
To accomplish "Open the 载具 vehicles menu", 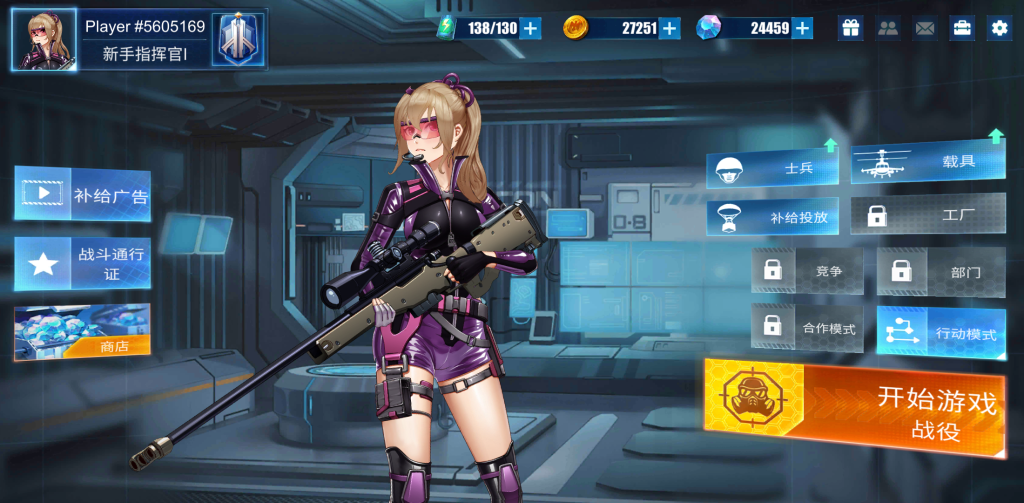I will point(928,163).
